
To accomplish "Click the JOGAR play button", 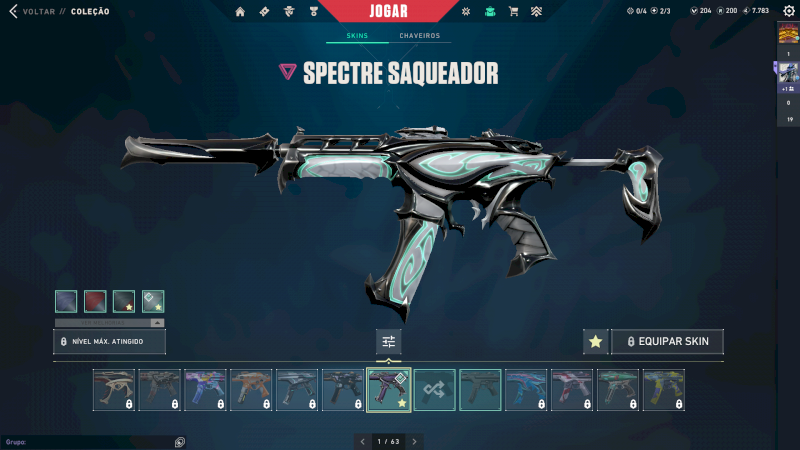I will [400, 11].
